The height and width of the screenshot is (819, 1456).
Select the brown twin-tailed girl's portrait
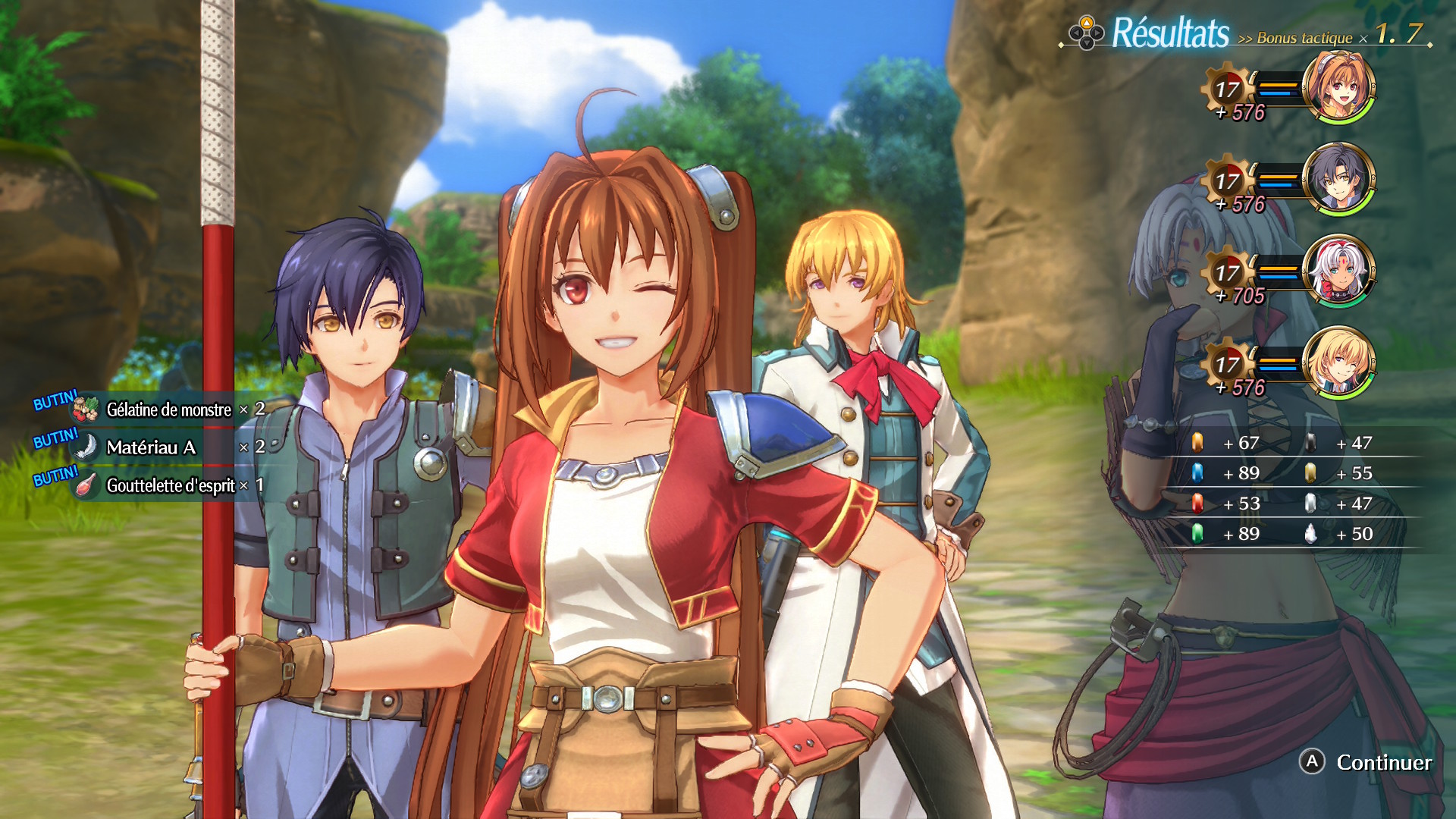(1338, 87)
